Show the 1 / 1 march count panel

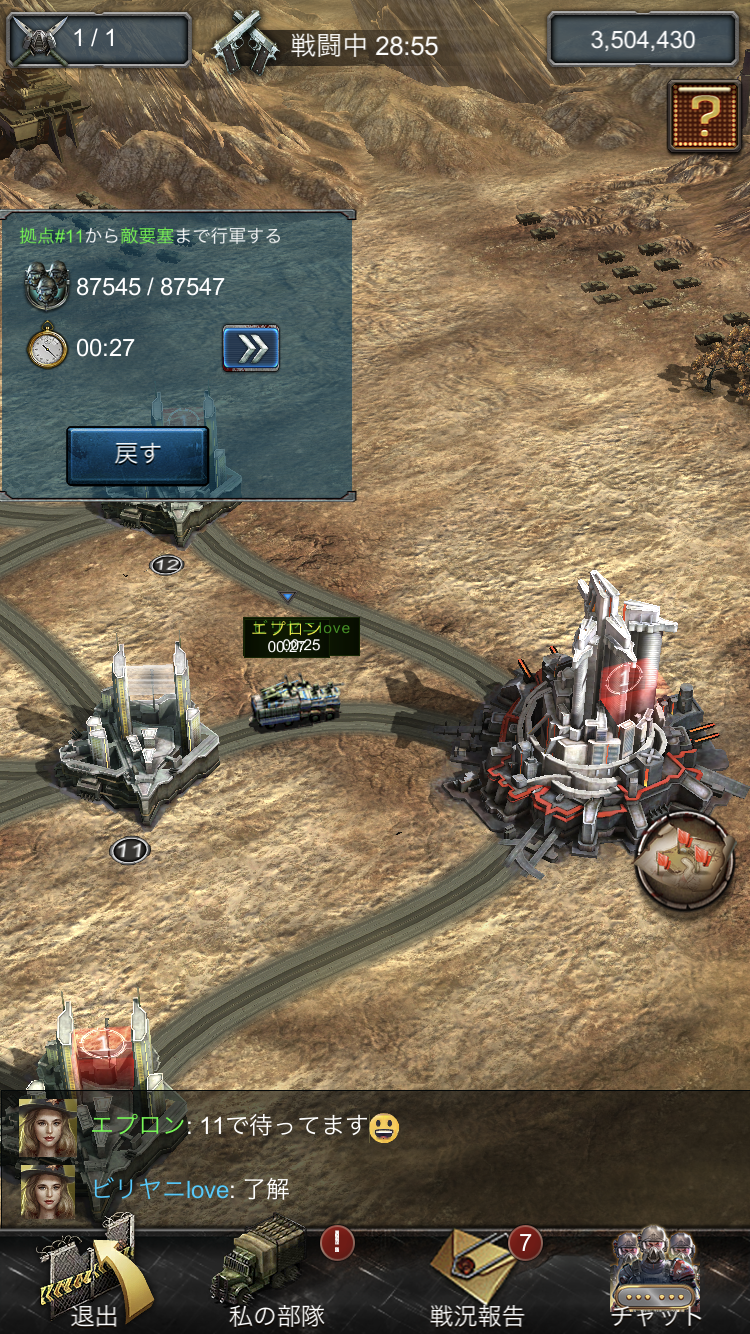98,40
